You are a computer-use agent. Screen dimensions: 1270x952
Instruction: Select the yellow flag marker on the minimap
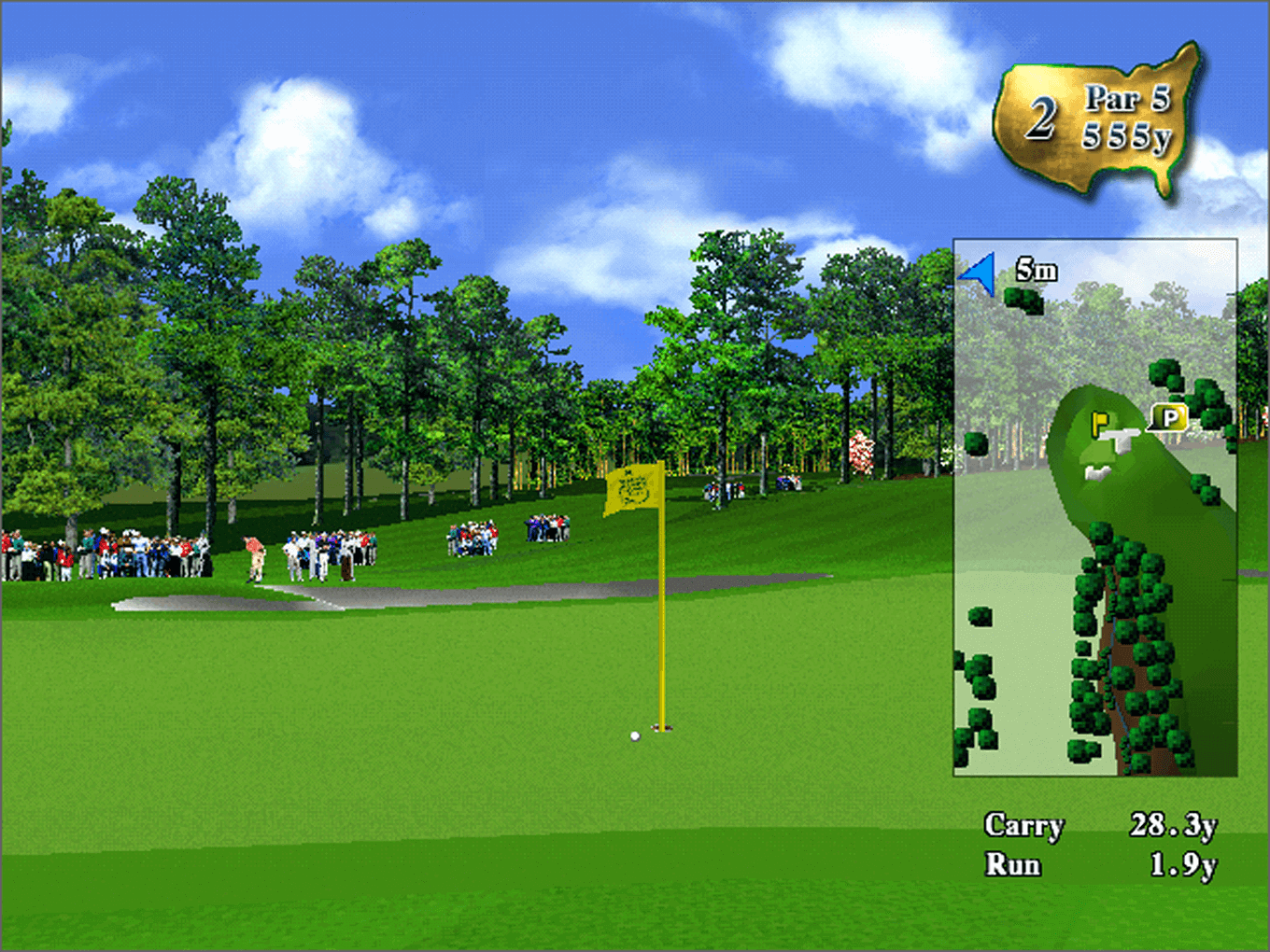[1099, 423]
